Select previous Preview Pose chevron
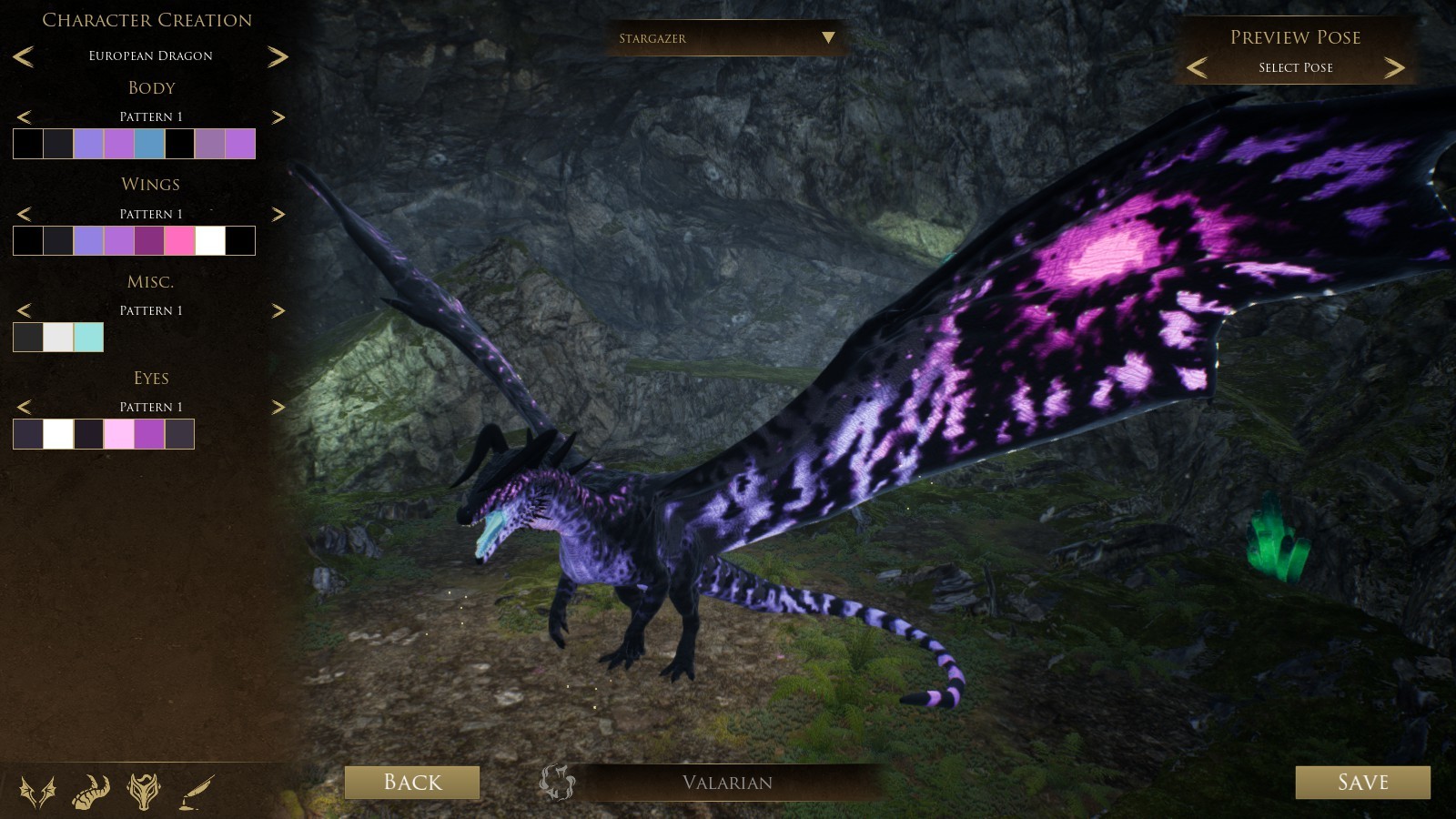Image resolution: width=1456 pixels, height=819 pixels. coord(1198,66)
